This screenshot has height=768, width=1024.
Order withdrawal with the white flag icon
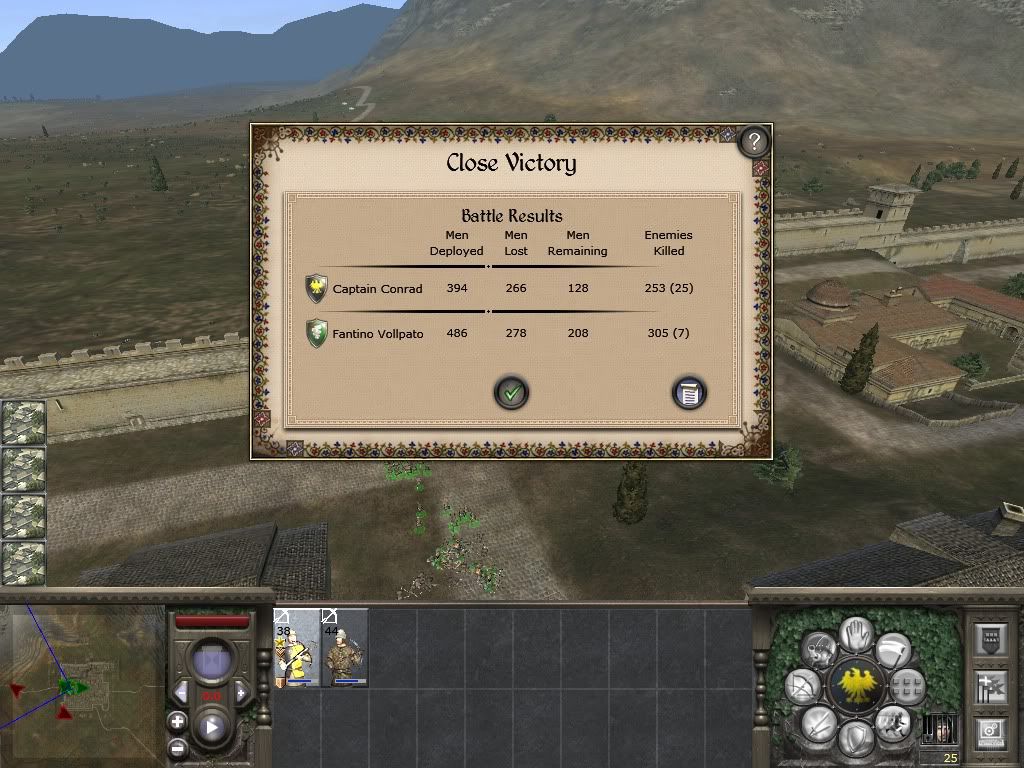tap(893, 651)
